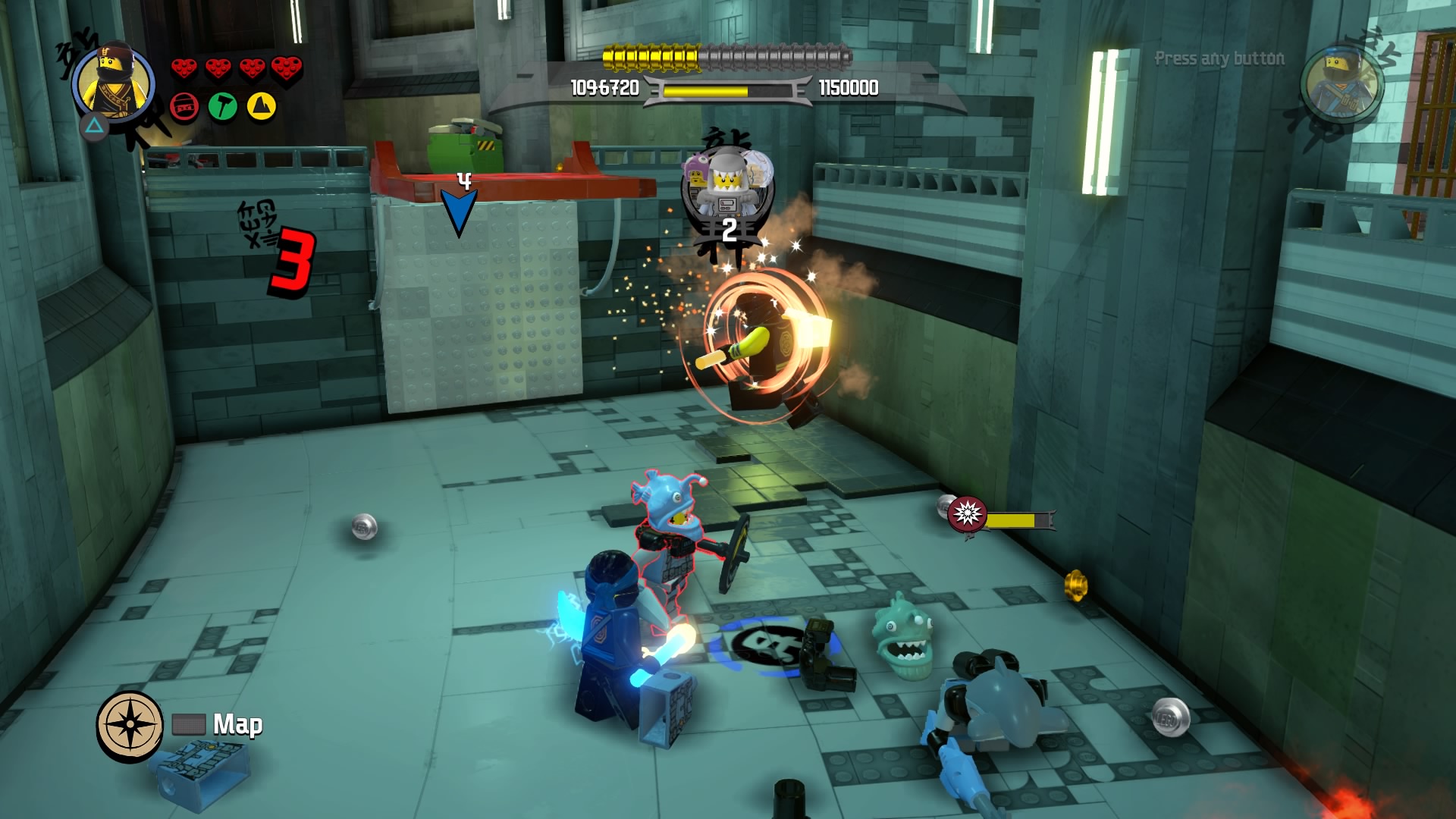Select Cole's character portrait
1456x819 pixels.
114,83
